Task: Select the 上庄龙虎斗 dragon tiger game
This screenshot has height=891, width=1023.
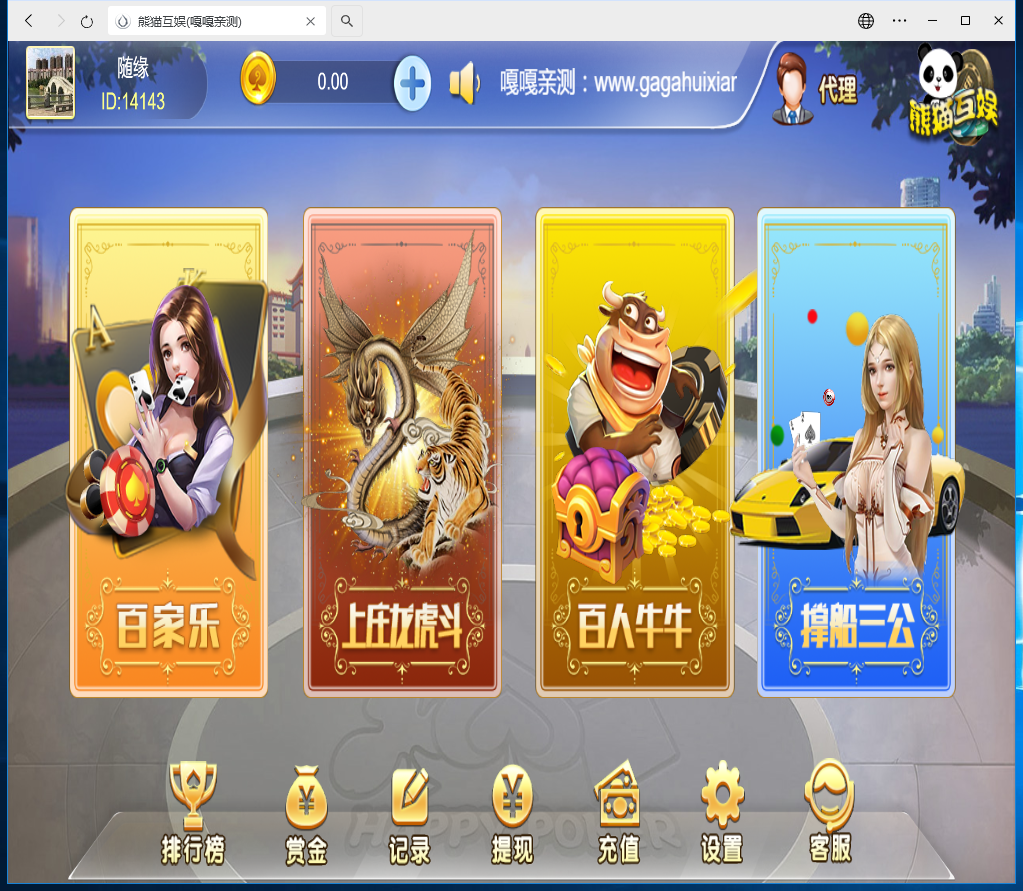Action: point(402,452)
